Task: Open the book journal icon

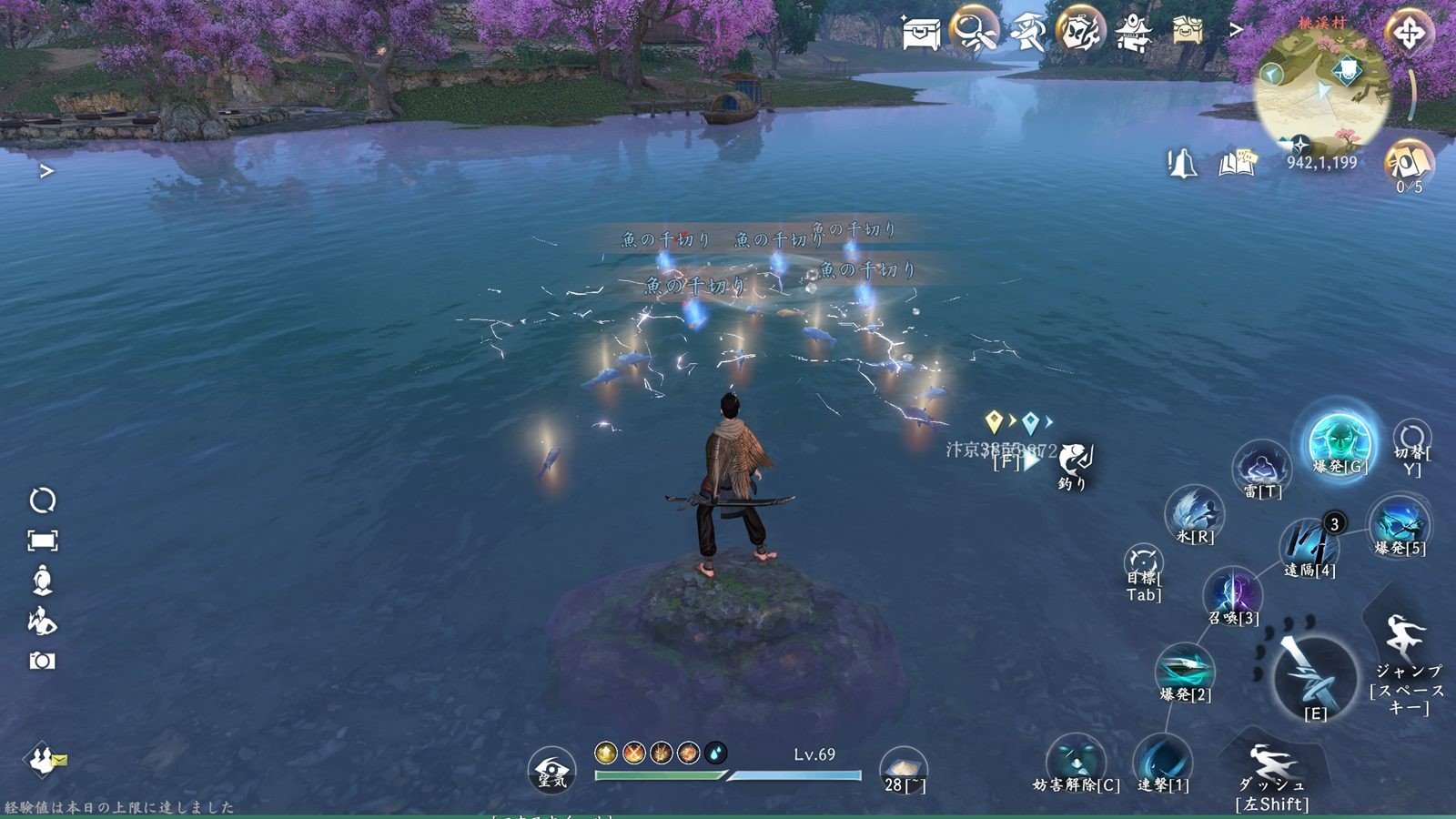Action: coord(1237,164)
